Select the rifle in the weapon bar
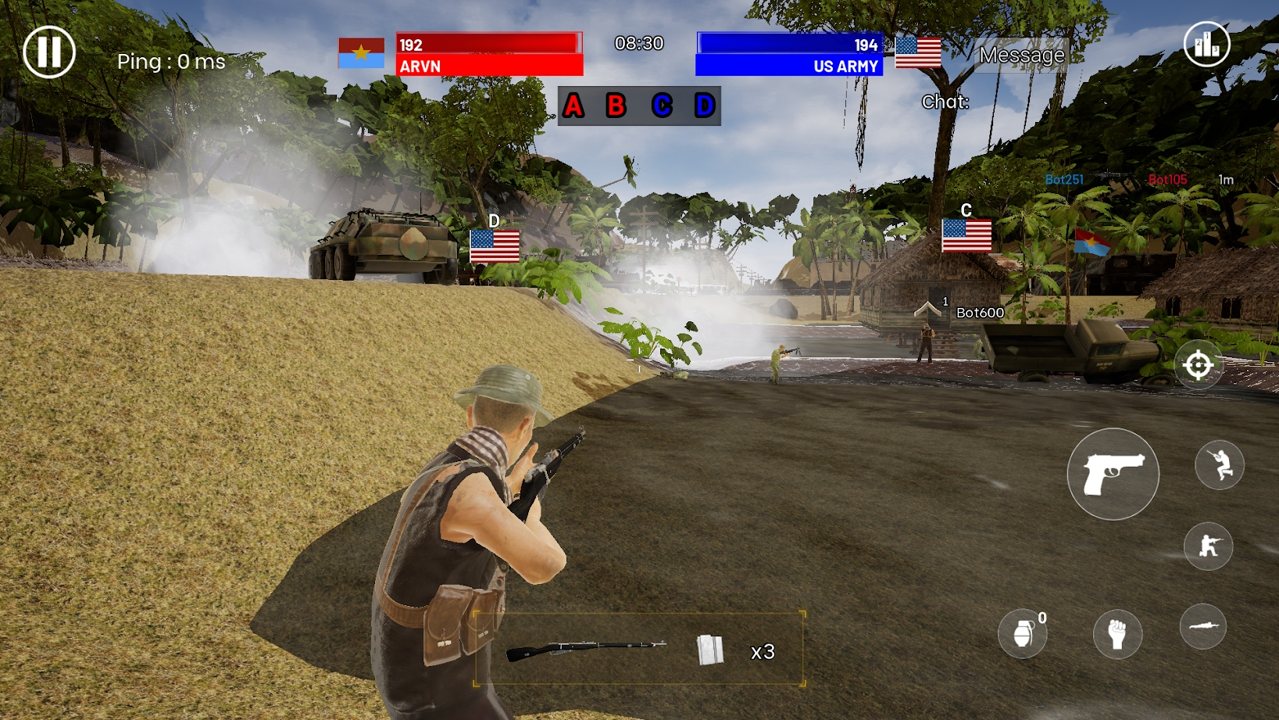The height and width of the screenshot is (720, 1279). (585, 651)
